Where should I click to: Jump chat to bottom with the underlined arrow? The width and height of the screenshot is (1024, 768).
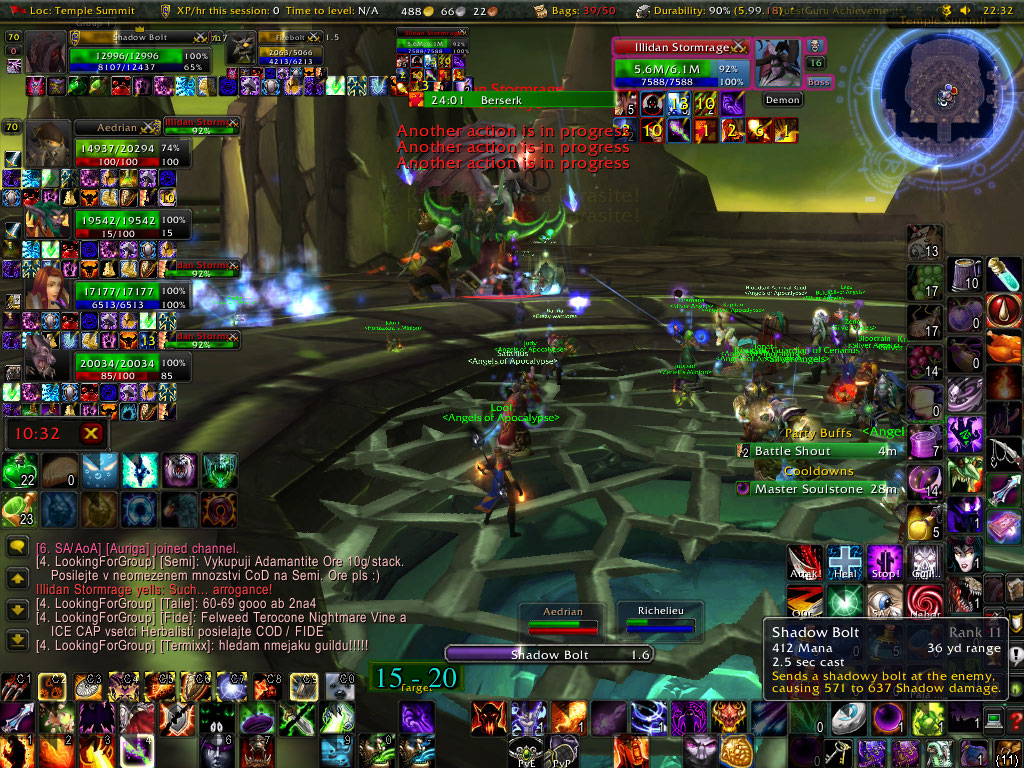tap(17, 639)
